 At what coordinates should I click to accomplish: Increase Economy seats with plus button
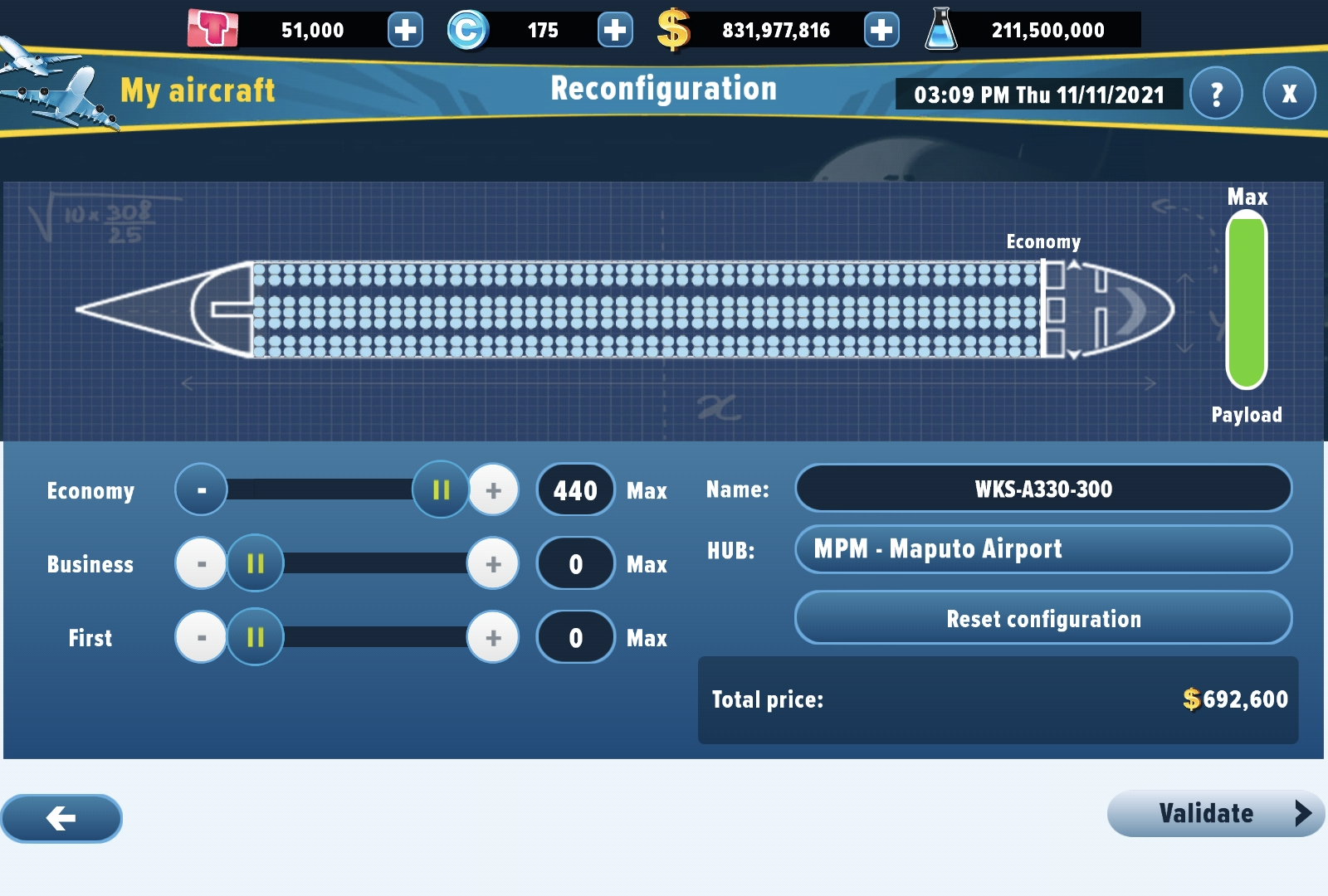(494, 490)
